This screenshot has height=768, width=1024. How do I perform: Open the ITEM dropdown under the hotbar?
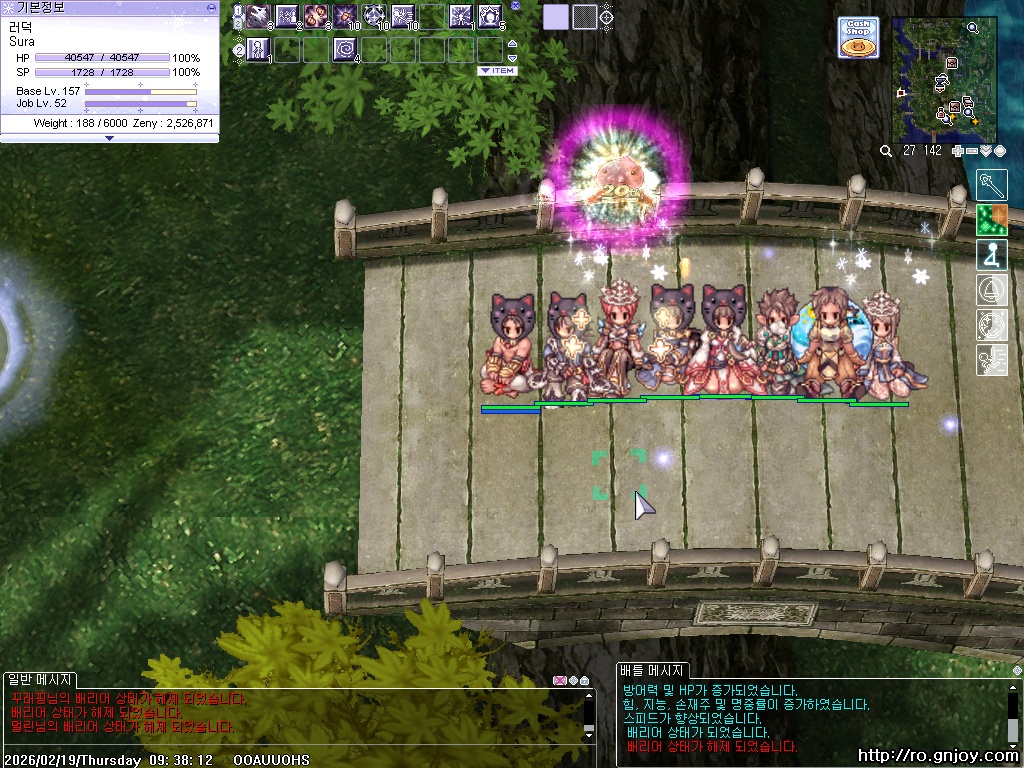click(497, 71)
